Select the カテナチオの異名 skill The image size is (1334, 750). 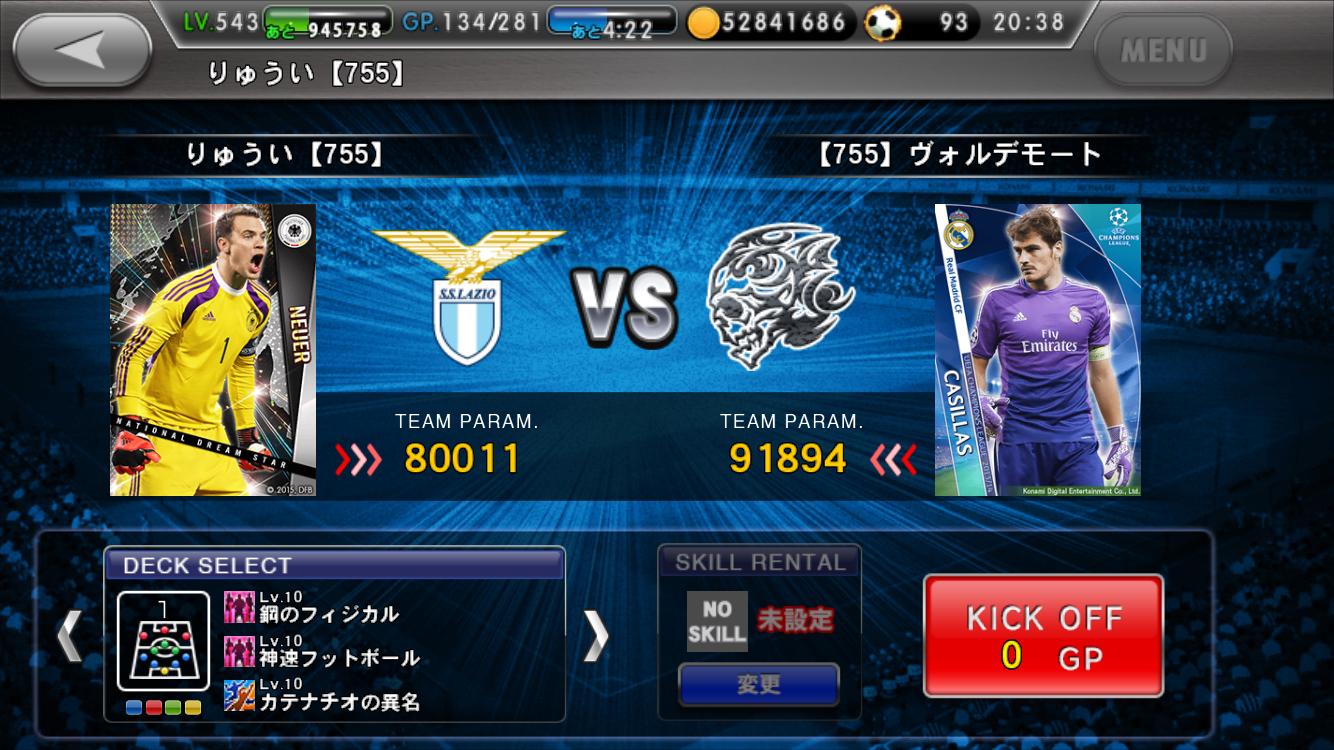point(320,697)
